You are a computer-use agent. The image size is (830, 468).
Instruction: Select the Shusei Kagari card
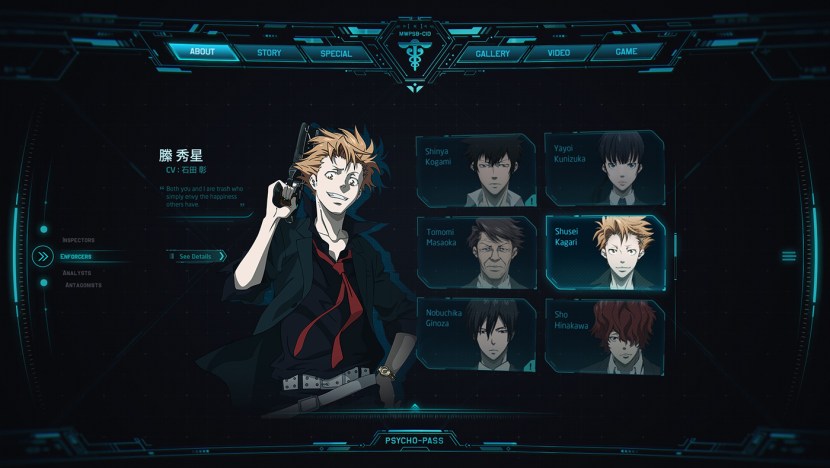(604, 253)
